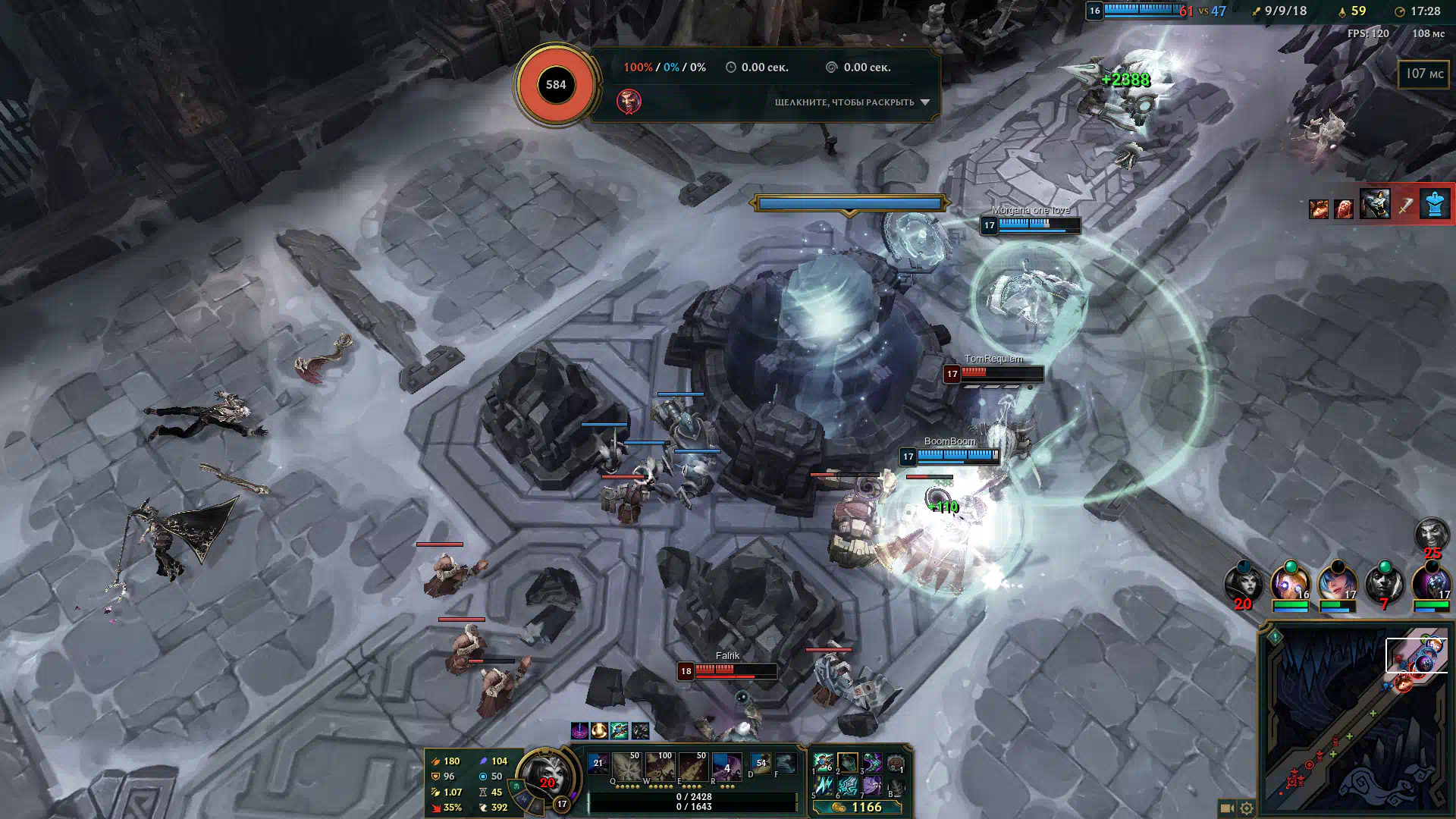
Task: Use the D summoner spell
Action: tap(761, 763)
